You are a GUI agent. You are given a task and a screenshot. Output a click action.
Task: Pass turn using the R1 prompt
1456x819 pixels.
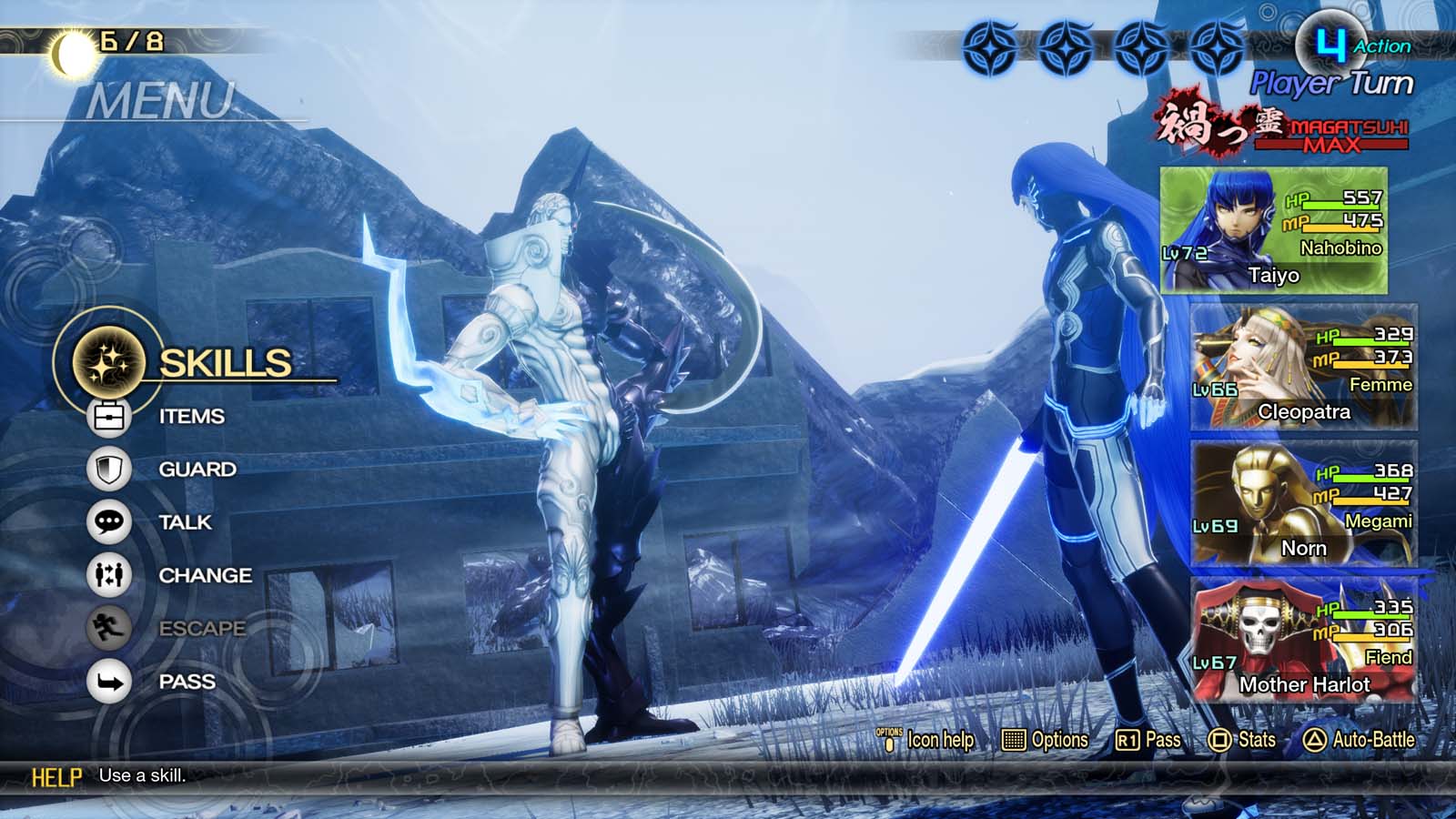1142,742
